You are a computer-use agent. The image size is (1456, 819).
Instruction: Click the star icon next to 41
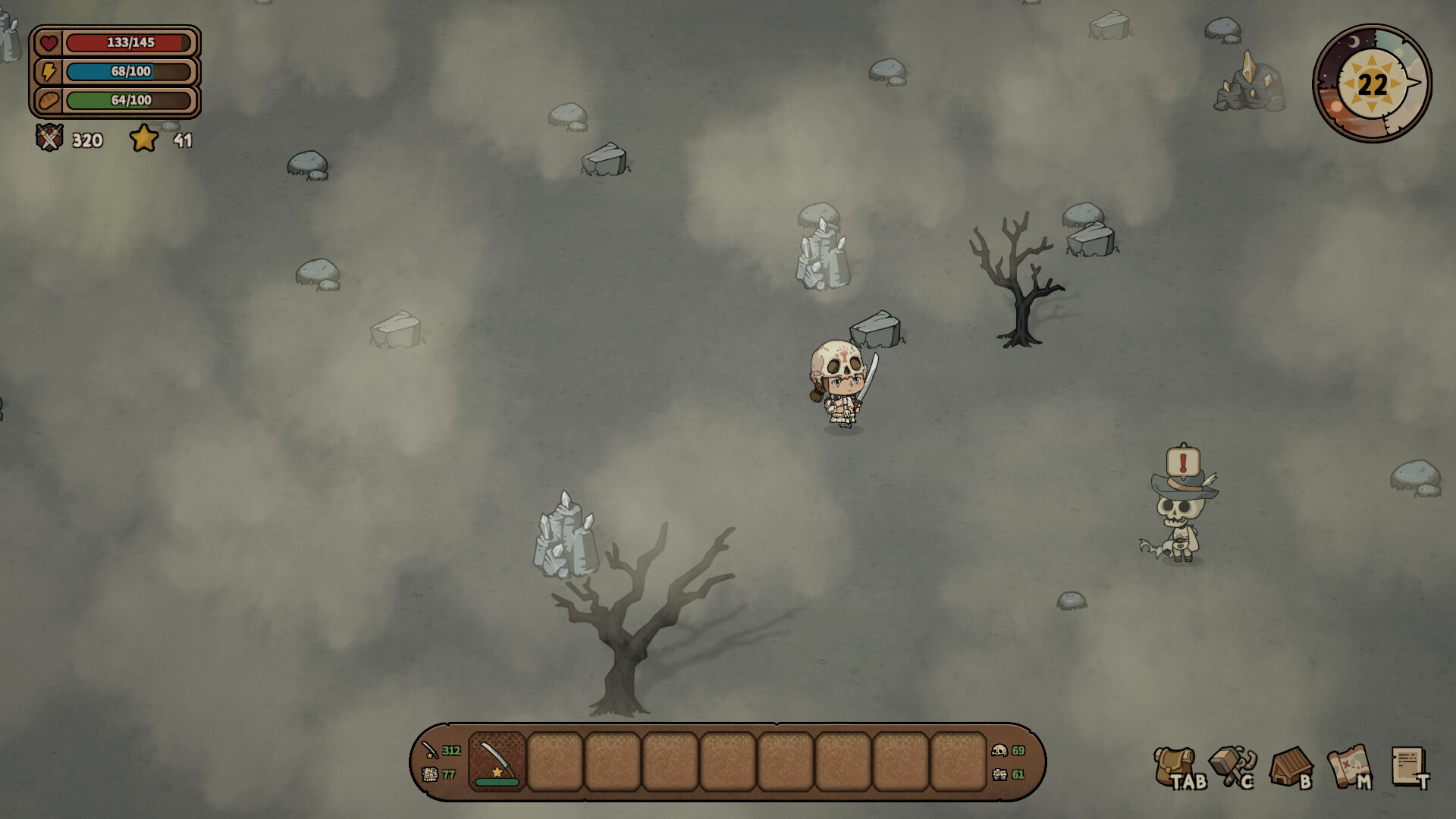pyautogui.click(x=144, y=139)
